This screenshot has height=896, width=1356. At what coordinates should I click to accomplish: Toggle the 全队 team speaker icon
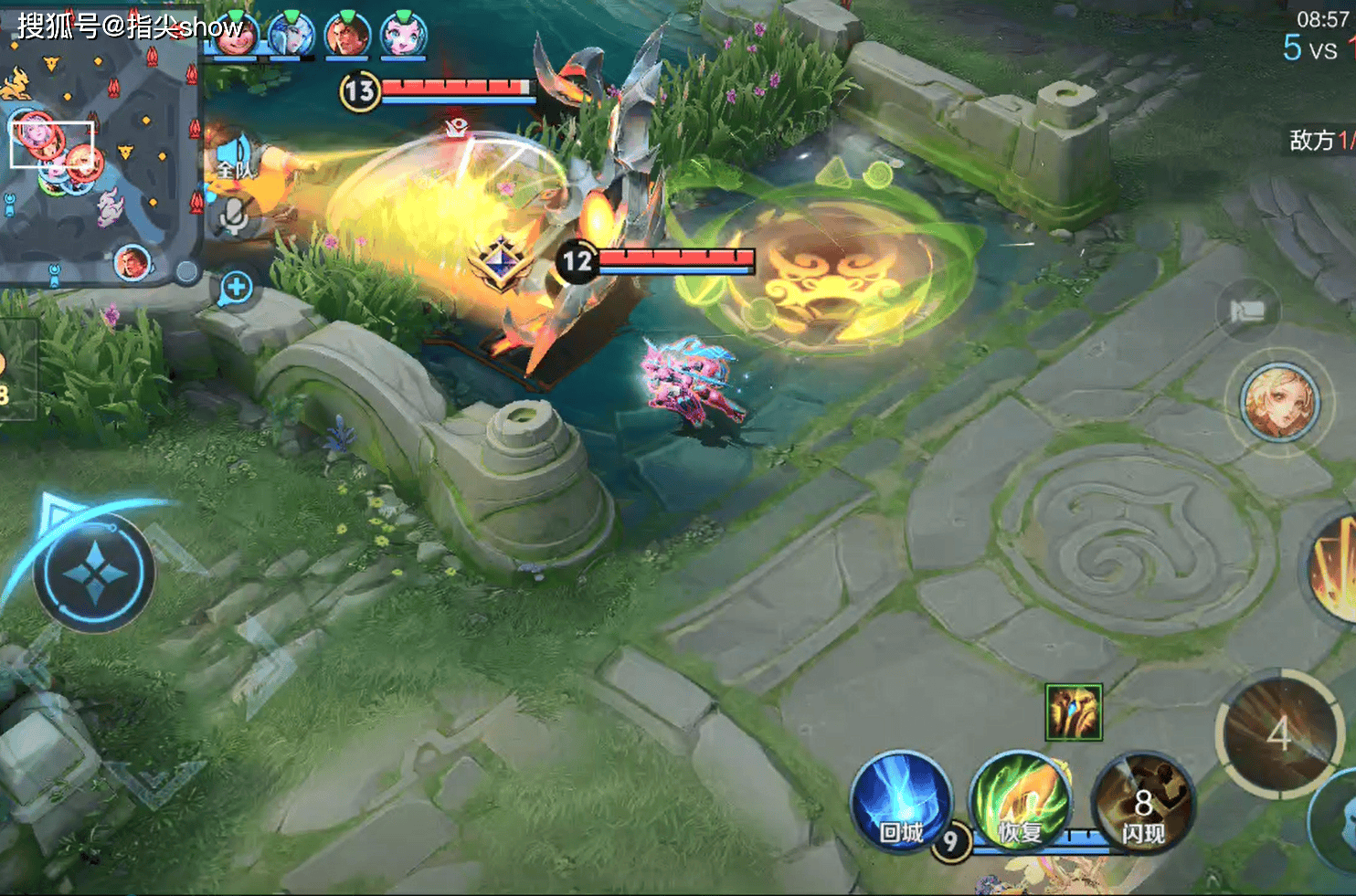tap(235, 157)
